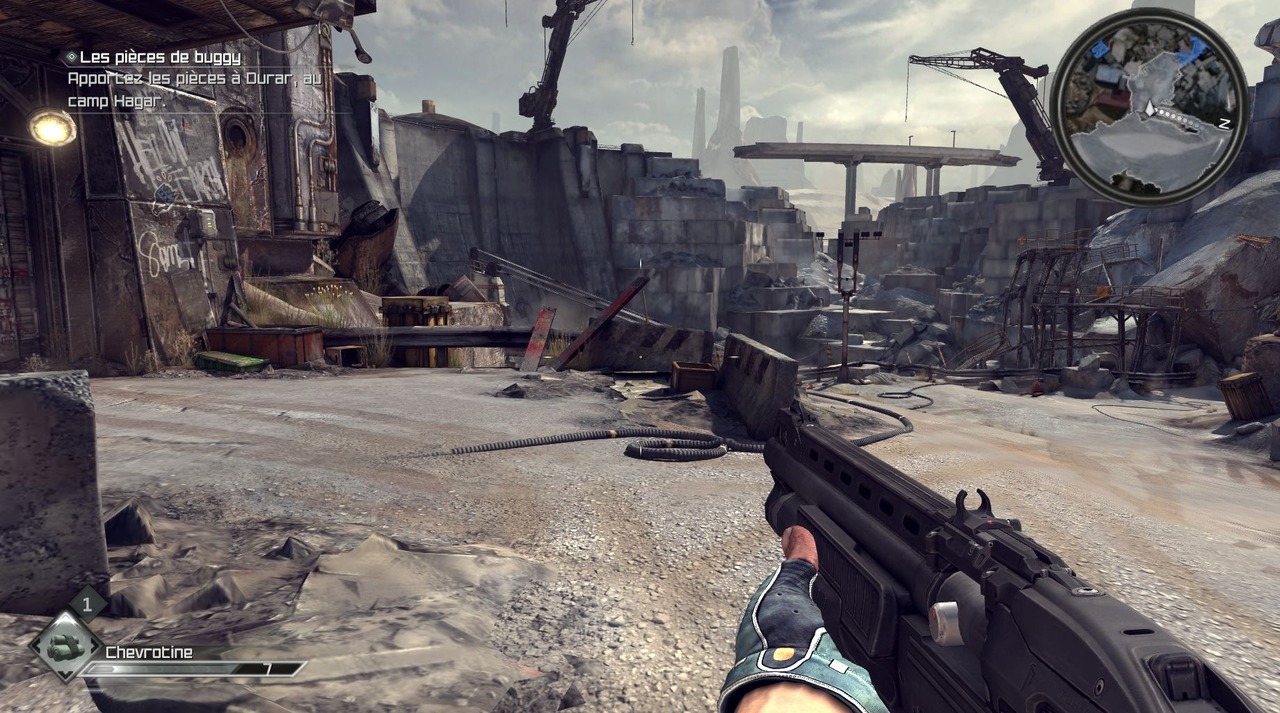Click the Chevrotine ammo type icon
This screenshot has height=713, width=1280.
tap(66, 647)
